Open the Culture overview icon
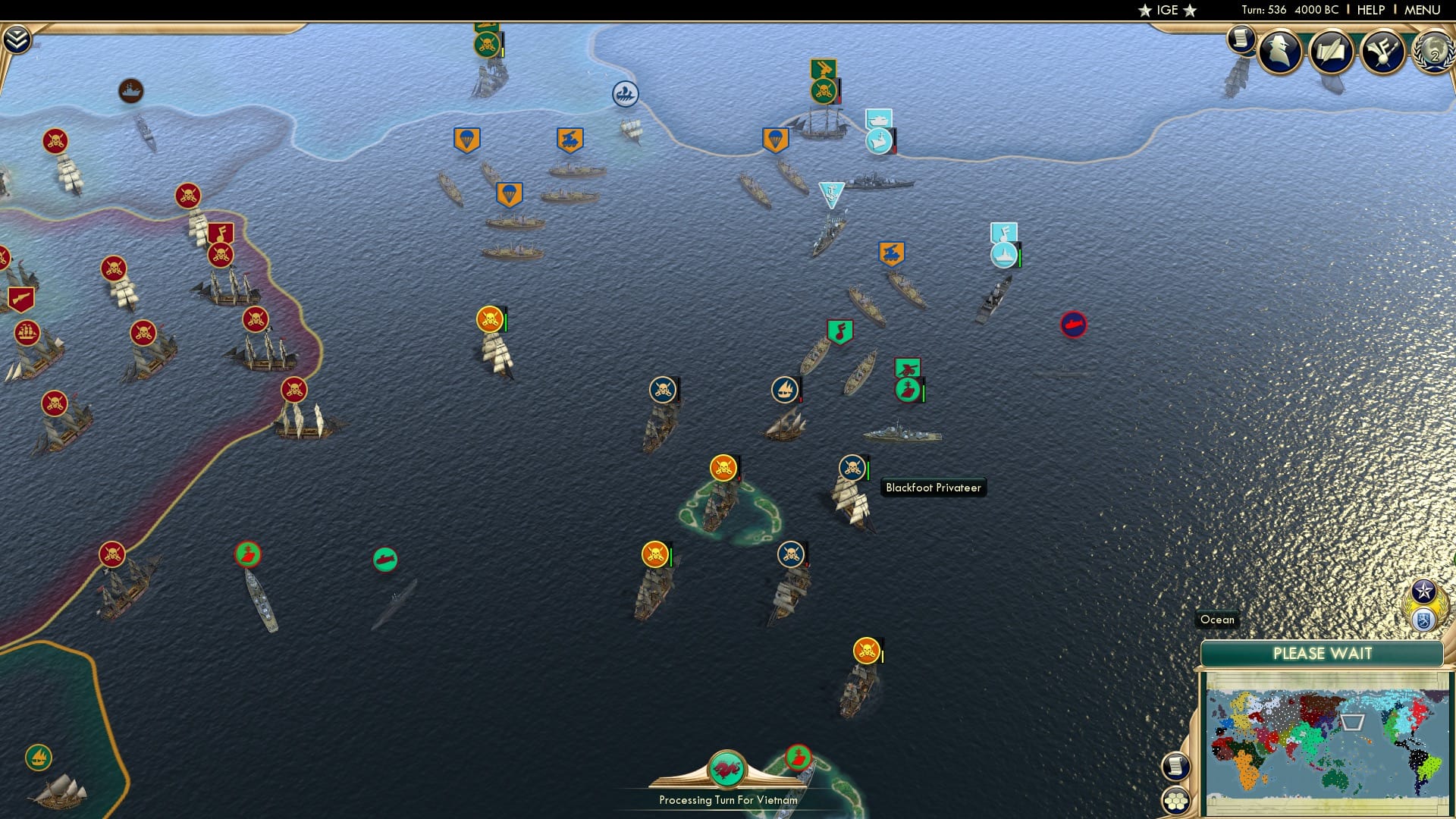The height and width of the screenshot is (819, 1456). (1383, 50)
